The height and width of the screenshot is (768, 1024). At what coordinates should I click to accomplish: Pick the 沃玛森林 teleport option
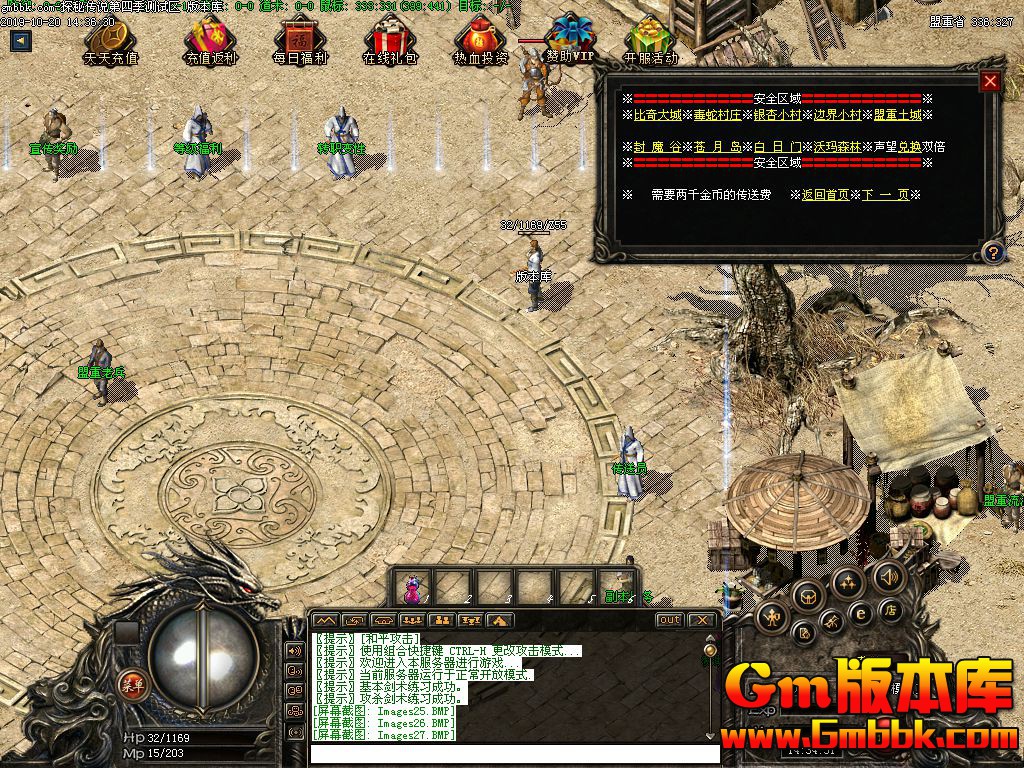point(836,146)
